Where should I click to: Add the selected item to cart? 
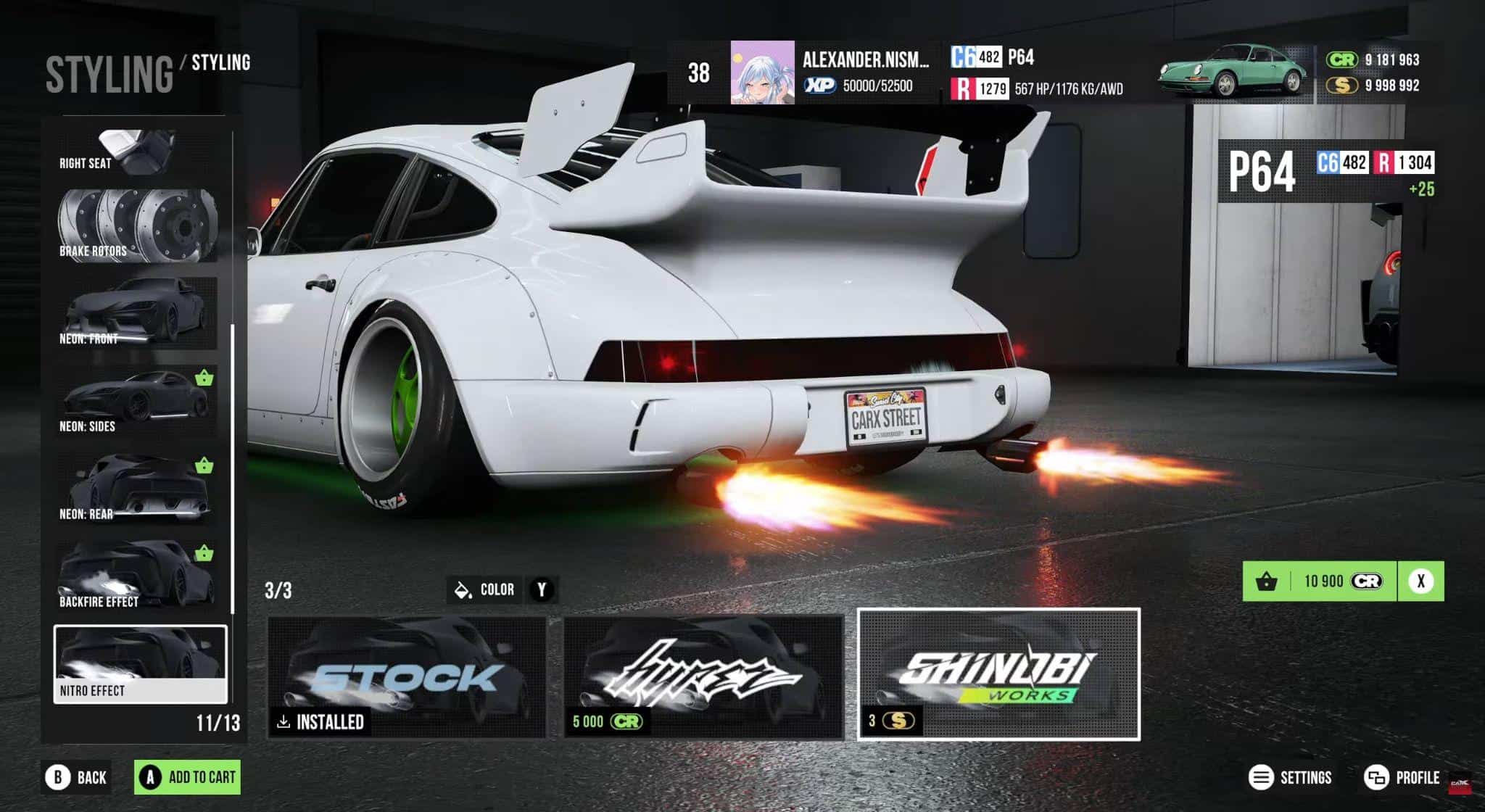187,777
